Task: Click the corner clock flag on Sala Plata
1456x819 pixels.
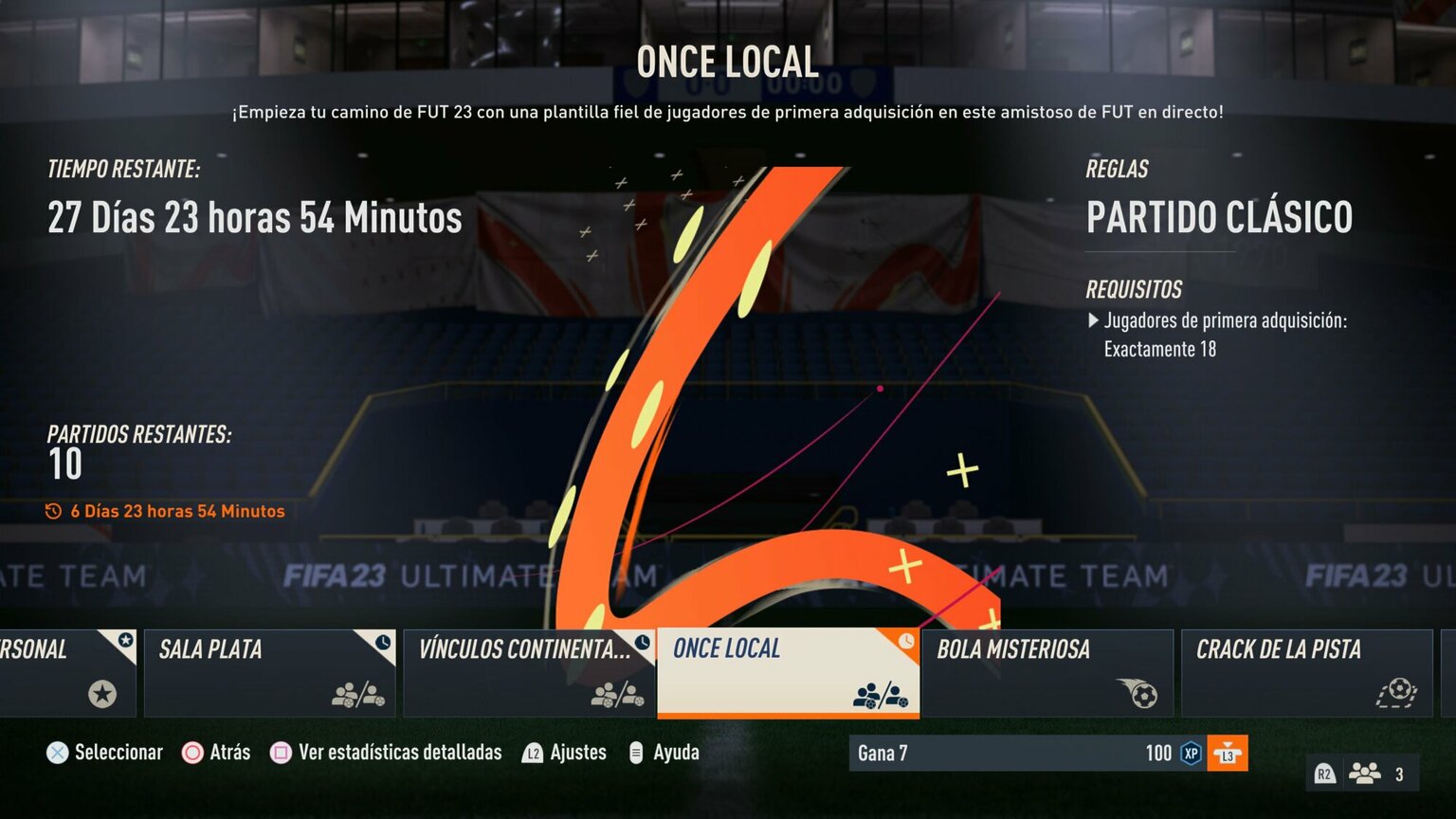Action: tap(383, 643)
